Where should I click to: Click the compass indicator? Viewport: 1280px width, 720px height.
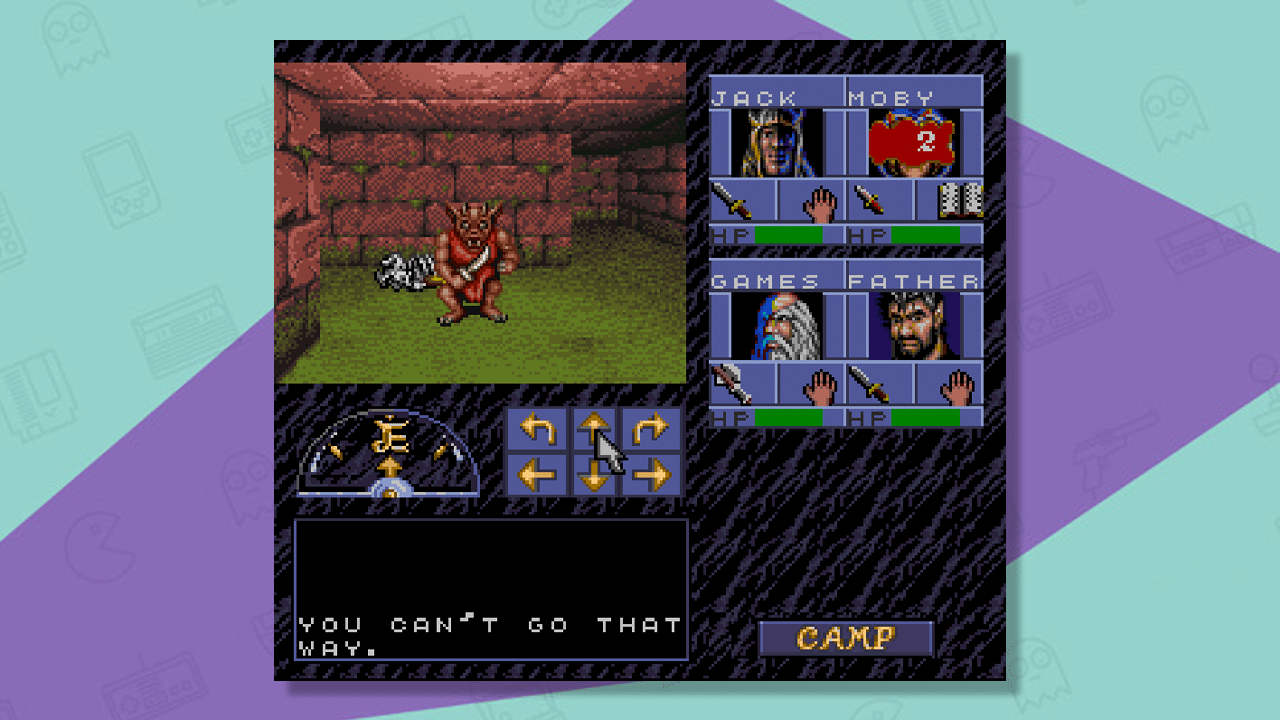[391, 452]
